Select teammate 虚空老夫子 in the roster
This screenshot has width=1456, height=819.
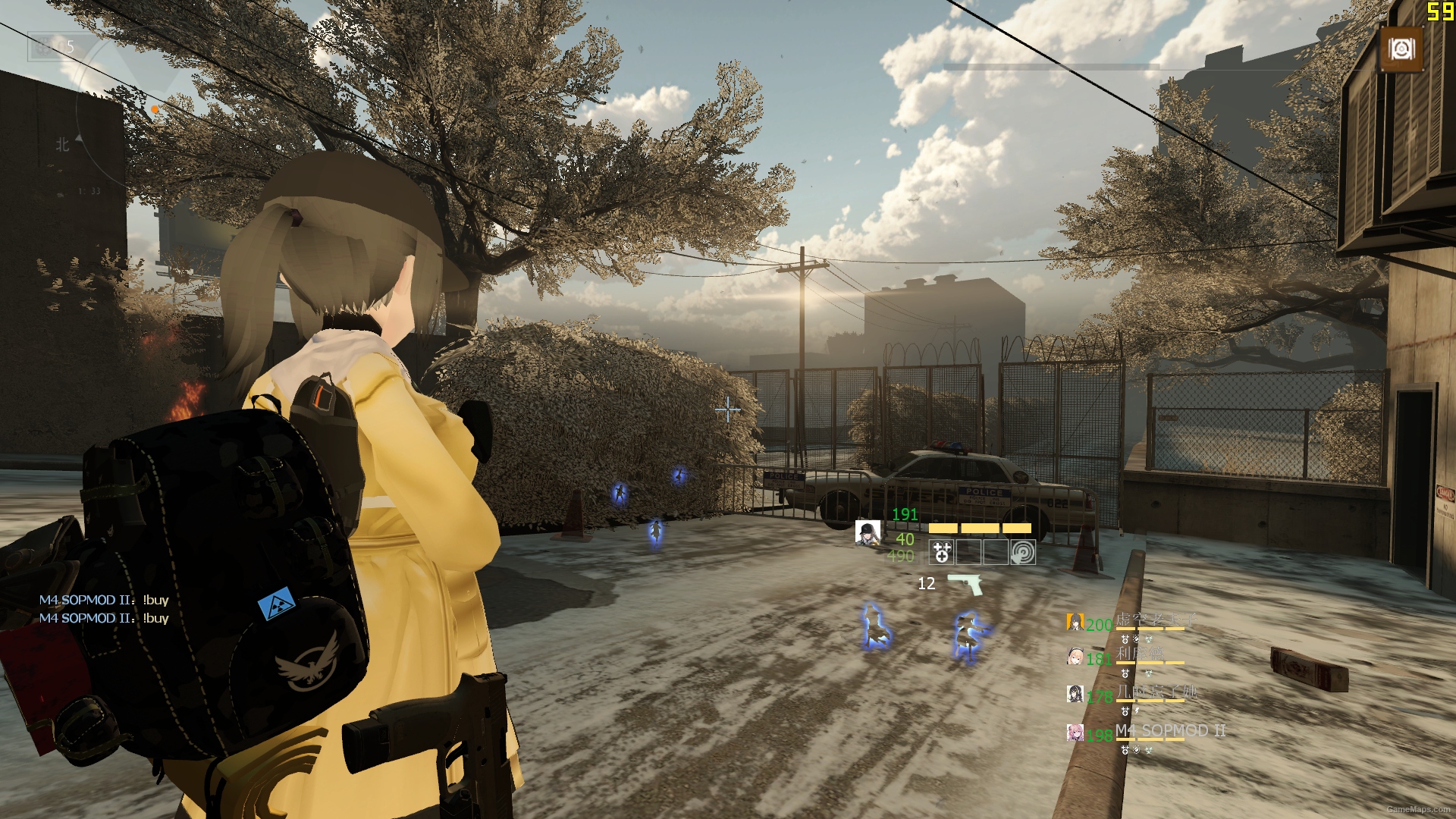click(1075, 622)
